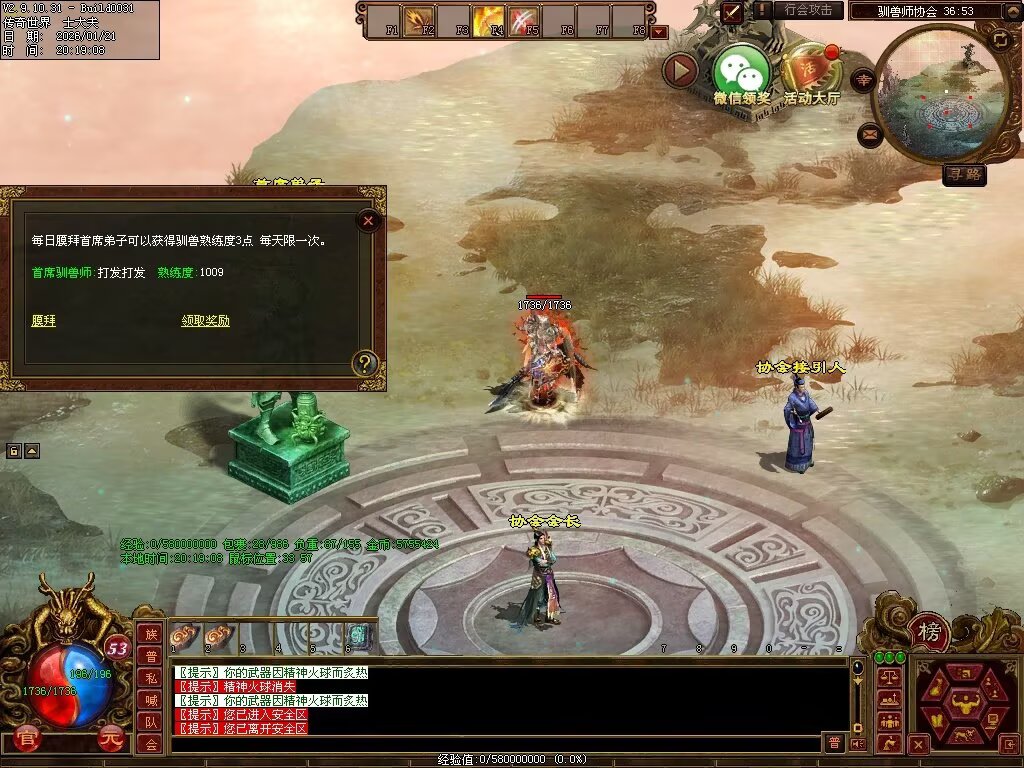Screen dimensions: 1024x768
Task: Open the envelope mail icon
Action: 870,134
